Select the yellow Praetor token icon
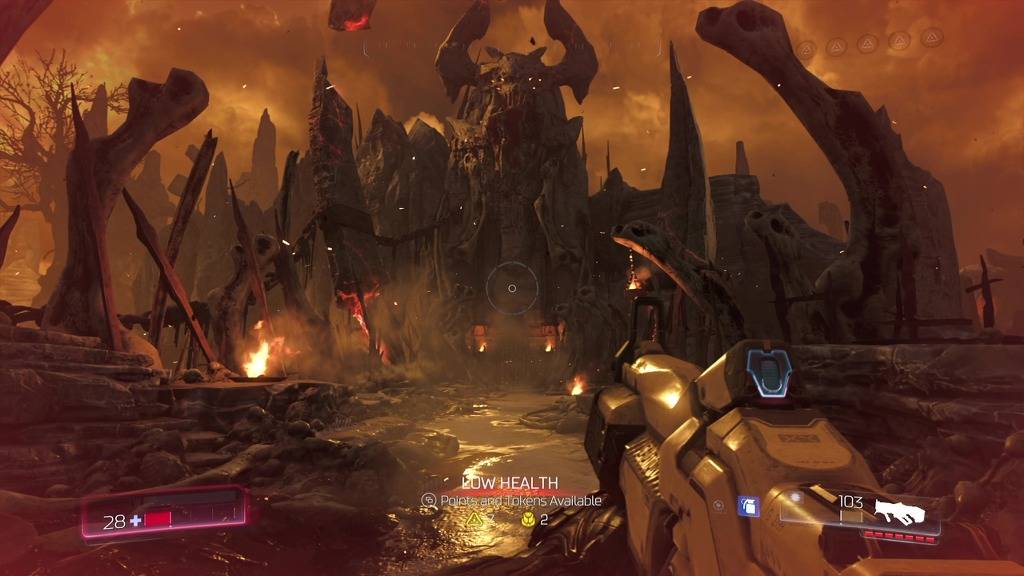This screenshot has width=1024, height=576. pyautogui.click(x=526, y=520)
